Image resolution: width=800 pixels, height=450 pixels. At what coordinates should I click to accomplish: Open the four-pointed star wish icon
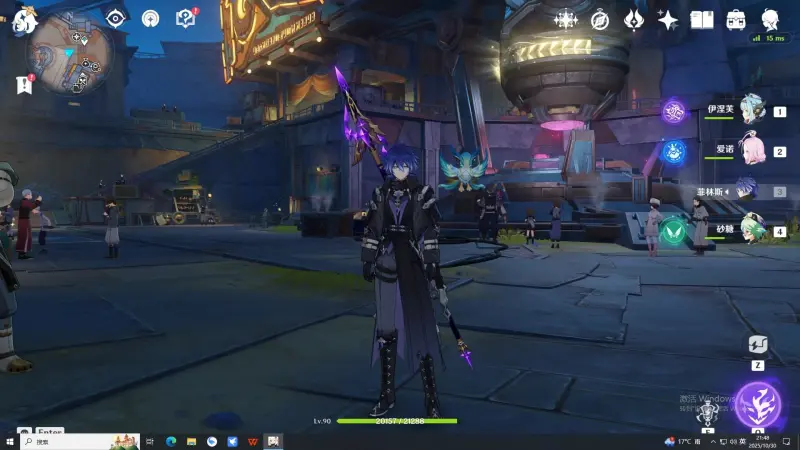click(x=667, y=19)
